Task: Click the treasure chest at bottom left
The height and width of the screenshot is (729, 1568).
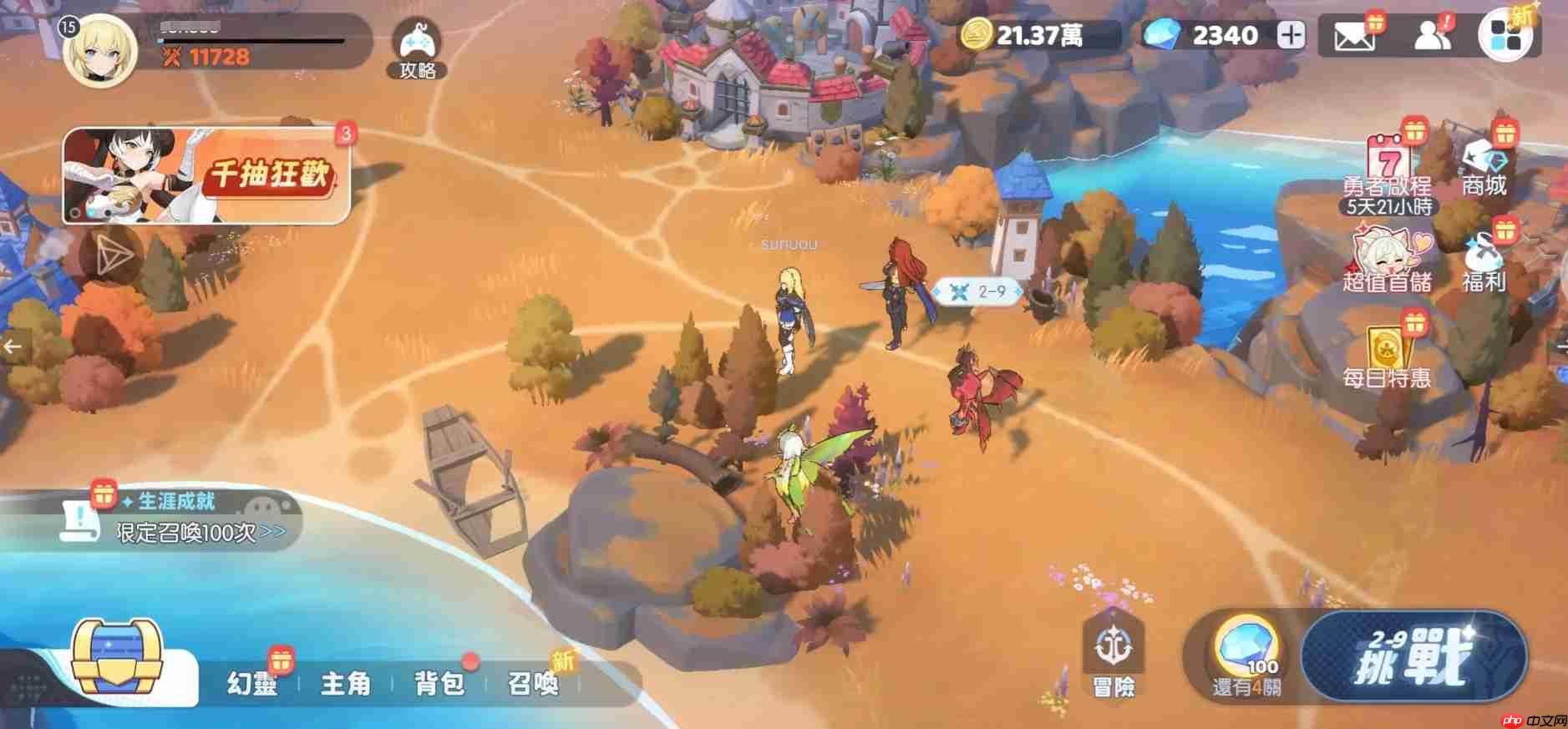Action: (117, 664)
